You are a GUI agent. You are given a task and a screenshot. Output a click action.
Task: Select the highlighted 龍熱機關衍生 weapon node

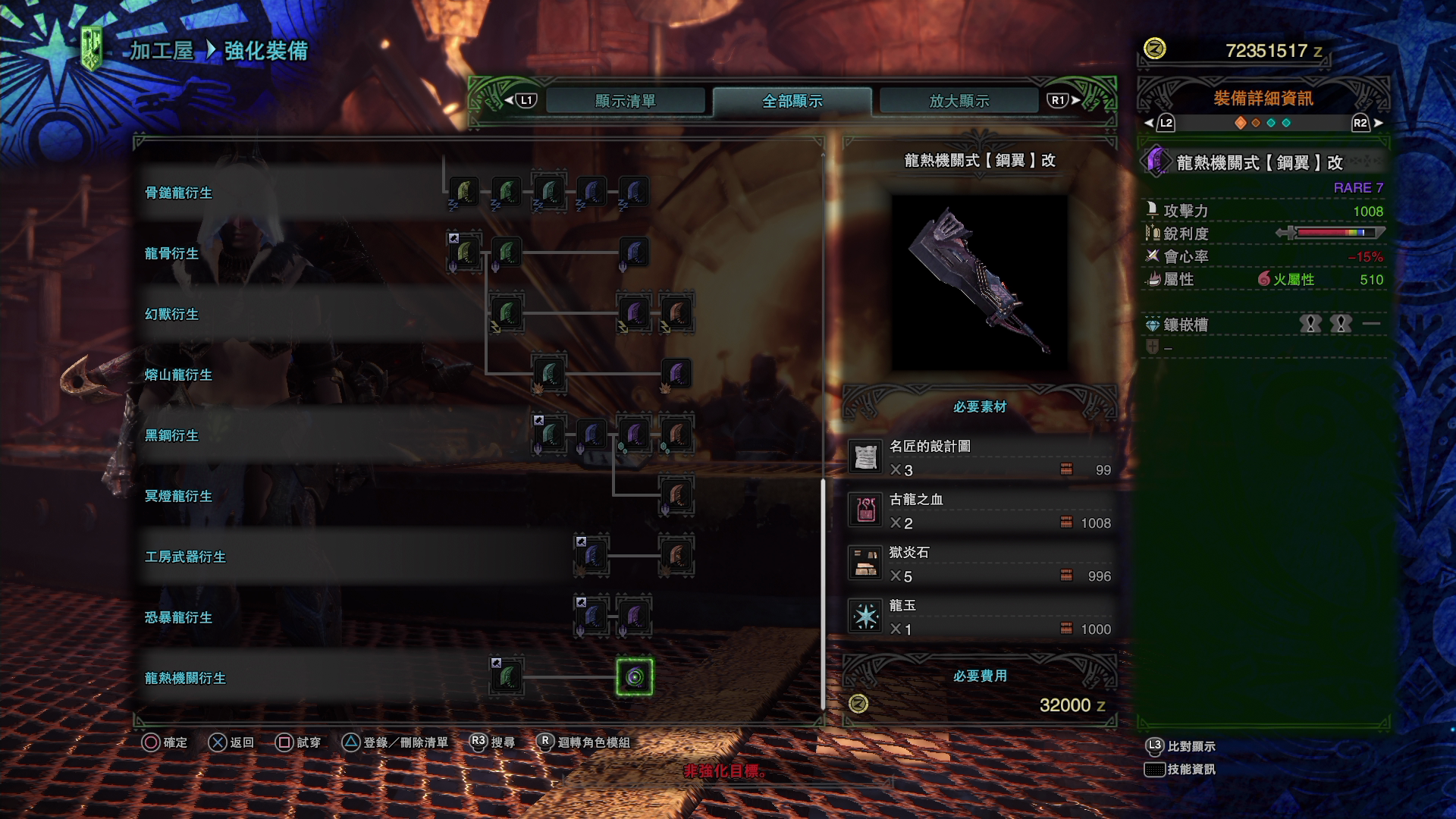point(635,677)
